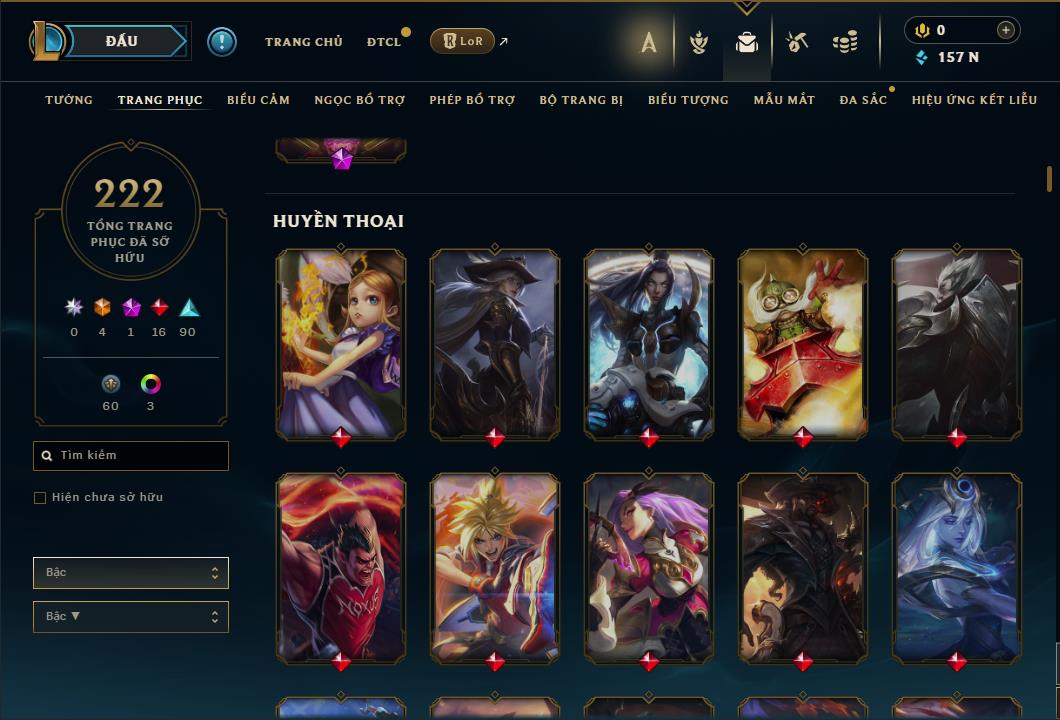Image resolution: width=1060 pixels, height=720 pixels.
Task: Launch the LoR link button
Action: (462, 41)
